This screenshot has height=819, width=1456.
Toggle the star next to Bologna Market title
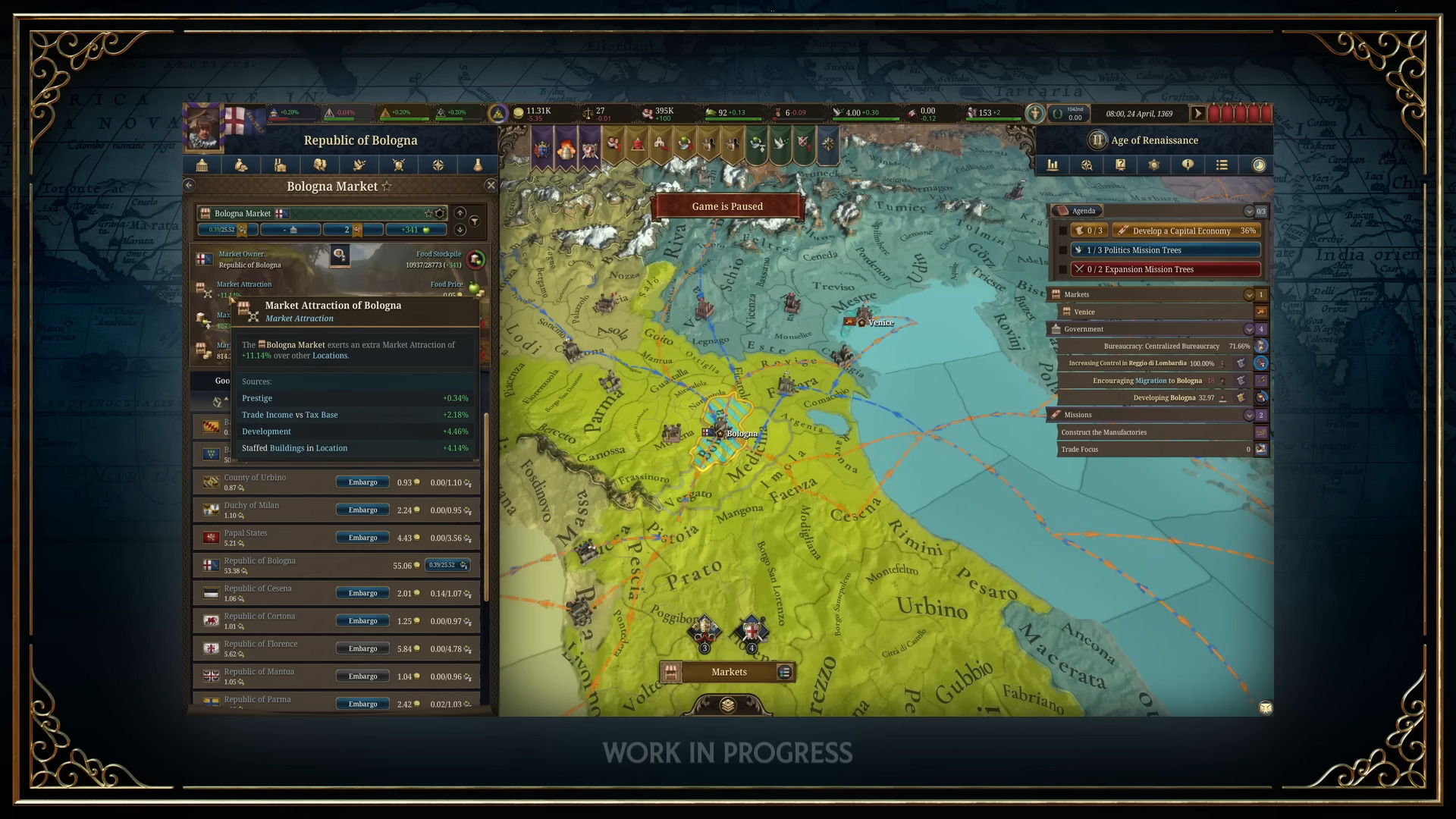coord(388,186)
